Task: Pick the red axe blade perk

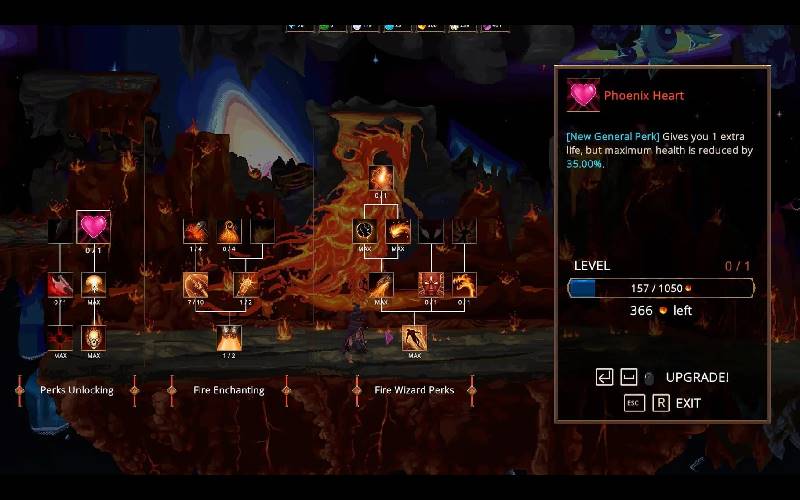Action: point(60,284)
